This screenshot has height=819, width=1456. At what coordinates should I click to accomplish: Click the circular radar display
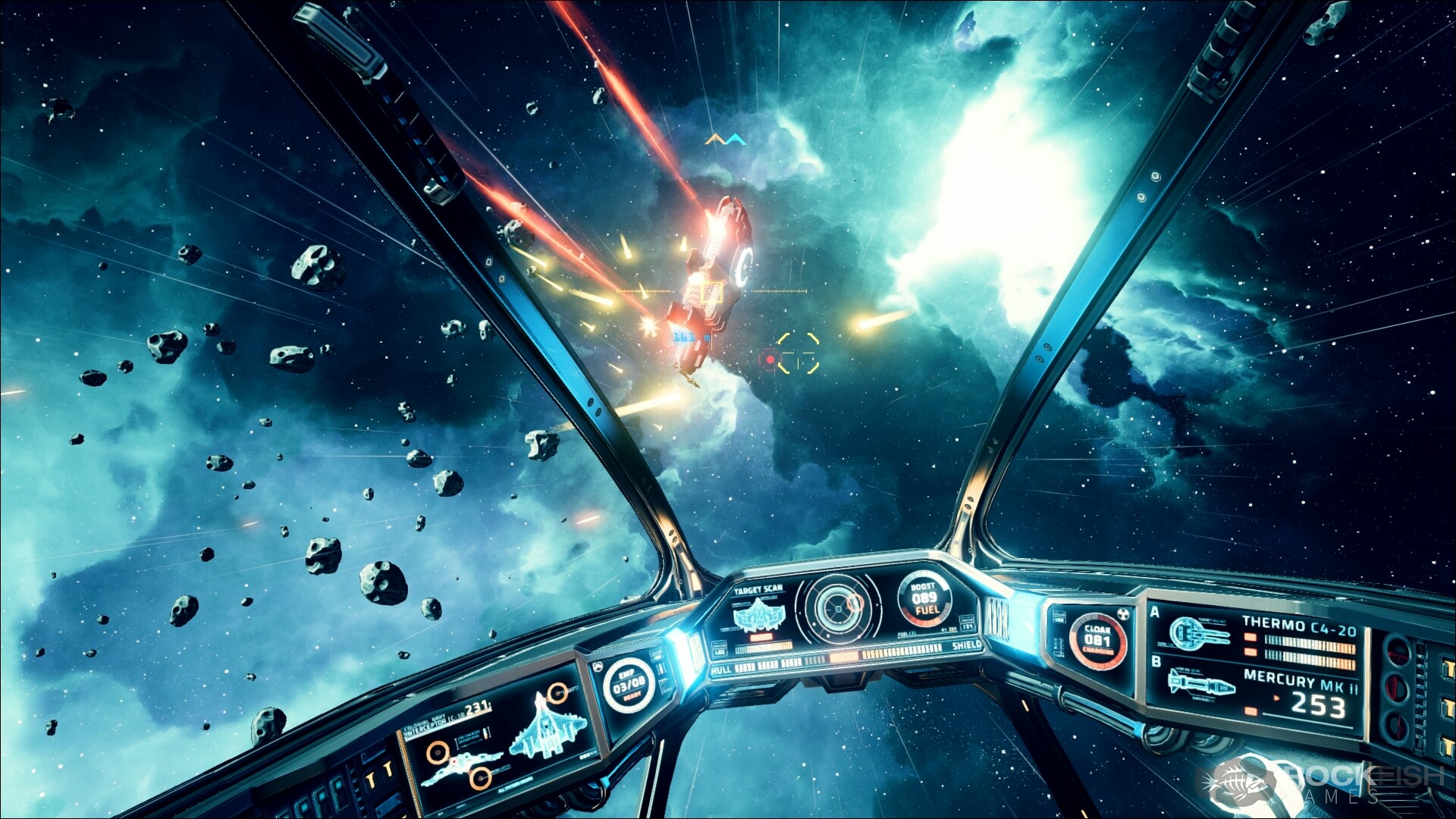point(839,607)
